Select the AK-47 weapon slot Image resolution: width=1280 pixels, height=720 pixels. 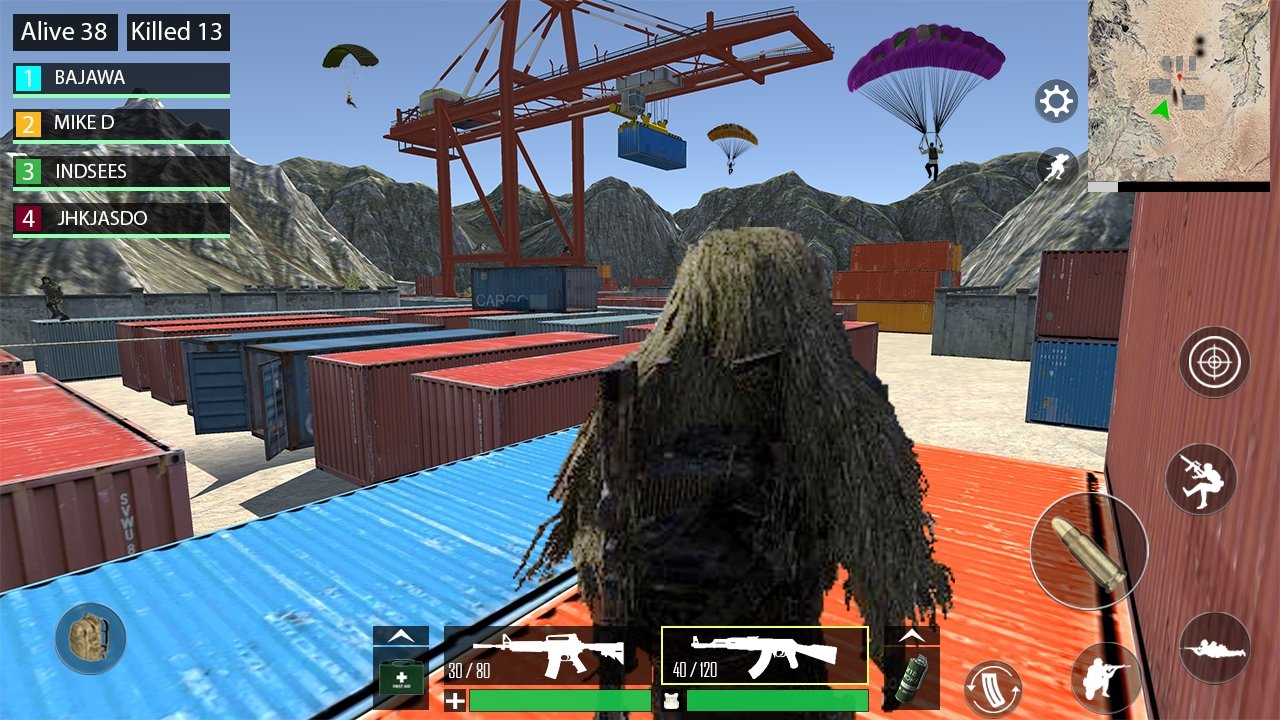[765, 655]
